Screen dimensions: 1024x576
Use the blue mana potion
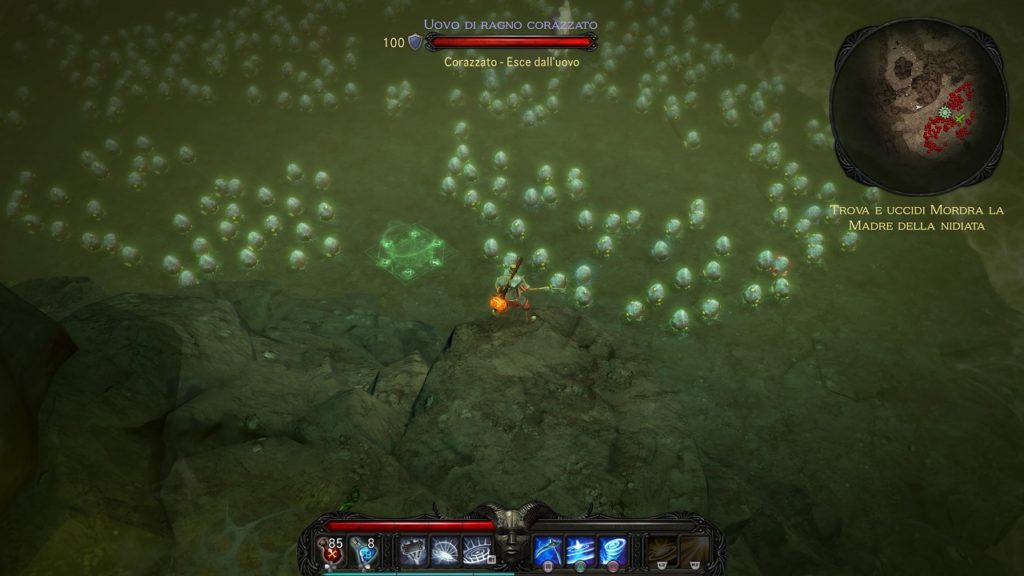click(x=365, y=548)
